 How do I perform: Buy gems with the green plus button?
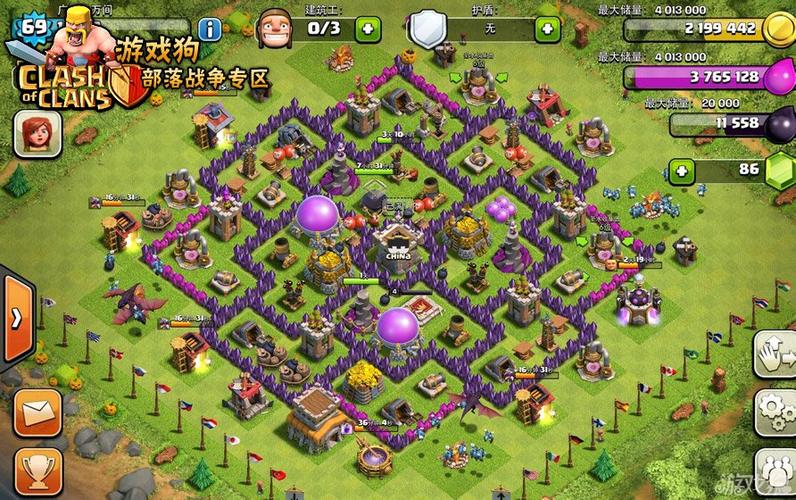click(x=683, y=171)
